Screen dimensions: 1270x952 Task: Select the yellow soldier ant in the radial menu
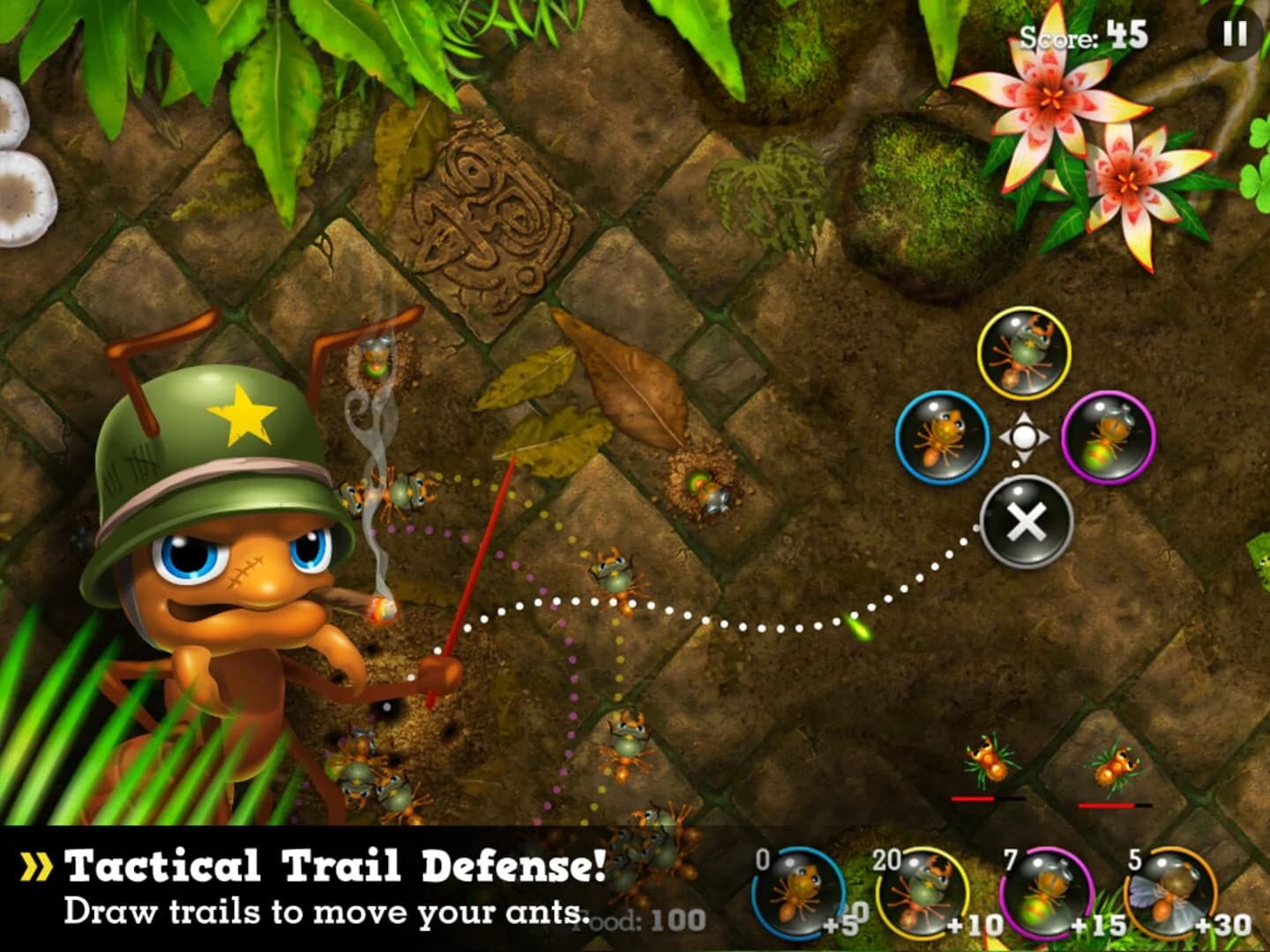tap(1026, 353)
